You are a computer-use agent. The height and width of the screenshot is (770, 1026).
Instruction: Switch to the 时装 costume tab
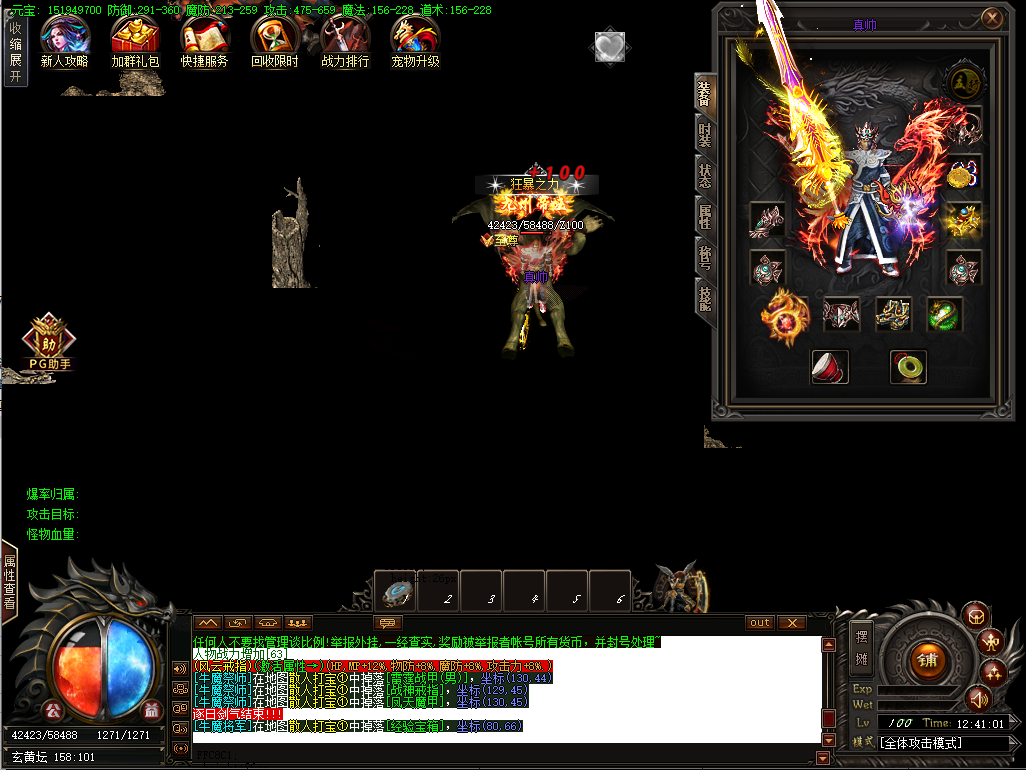click(x=705, y=133)
